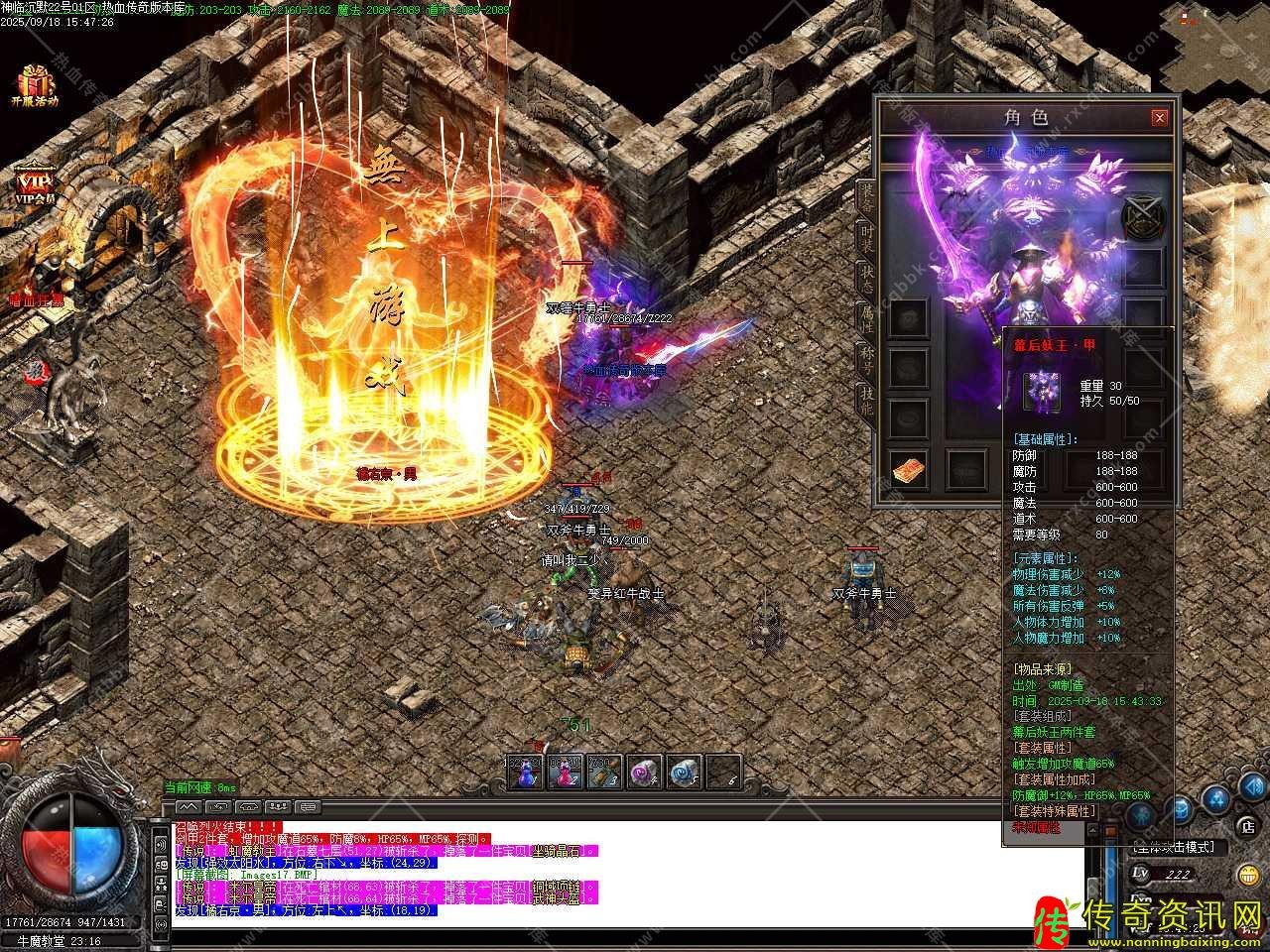This screenshot has width=1270, height=952.
Task: Use the red potion in hotbar slot 2
Action: tap(565, 771)
